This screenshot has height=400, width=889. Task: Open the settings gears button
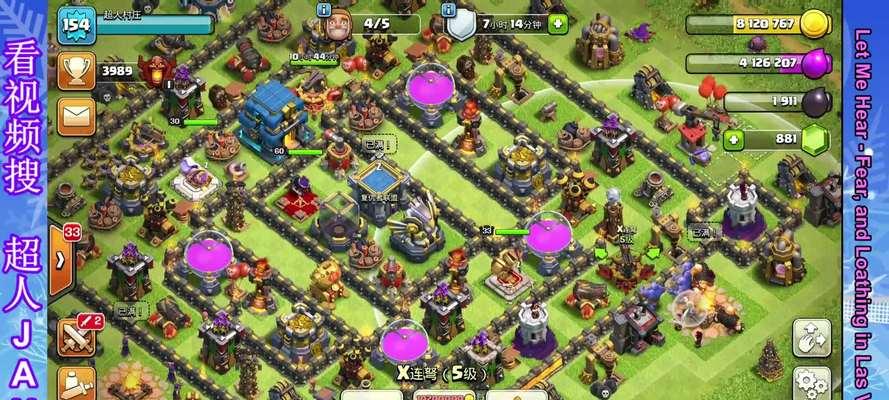pyautogui.click(x=812, y=383)
